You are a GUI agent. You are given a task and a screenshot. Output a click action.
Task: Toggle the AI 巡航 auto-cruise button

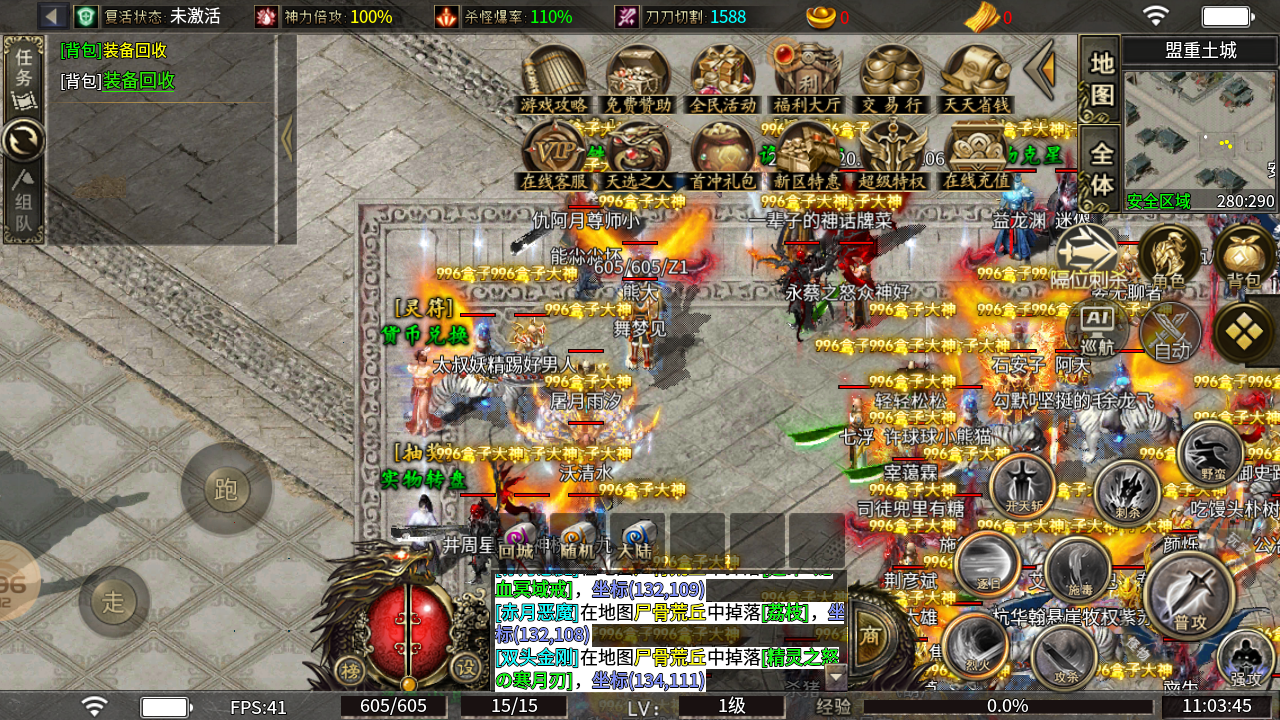click(x=1097, y=328)
